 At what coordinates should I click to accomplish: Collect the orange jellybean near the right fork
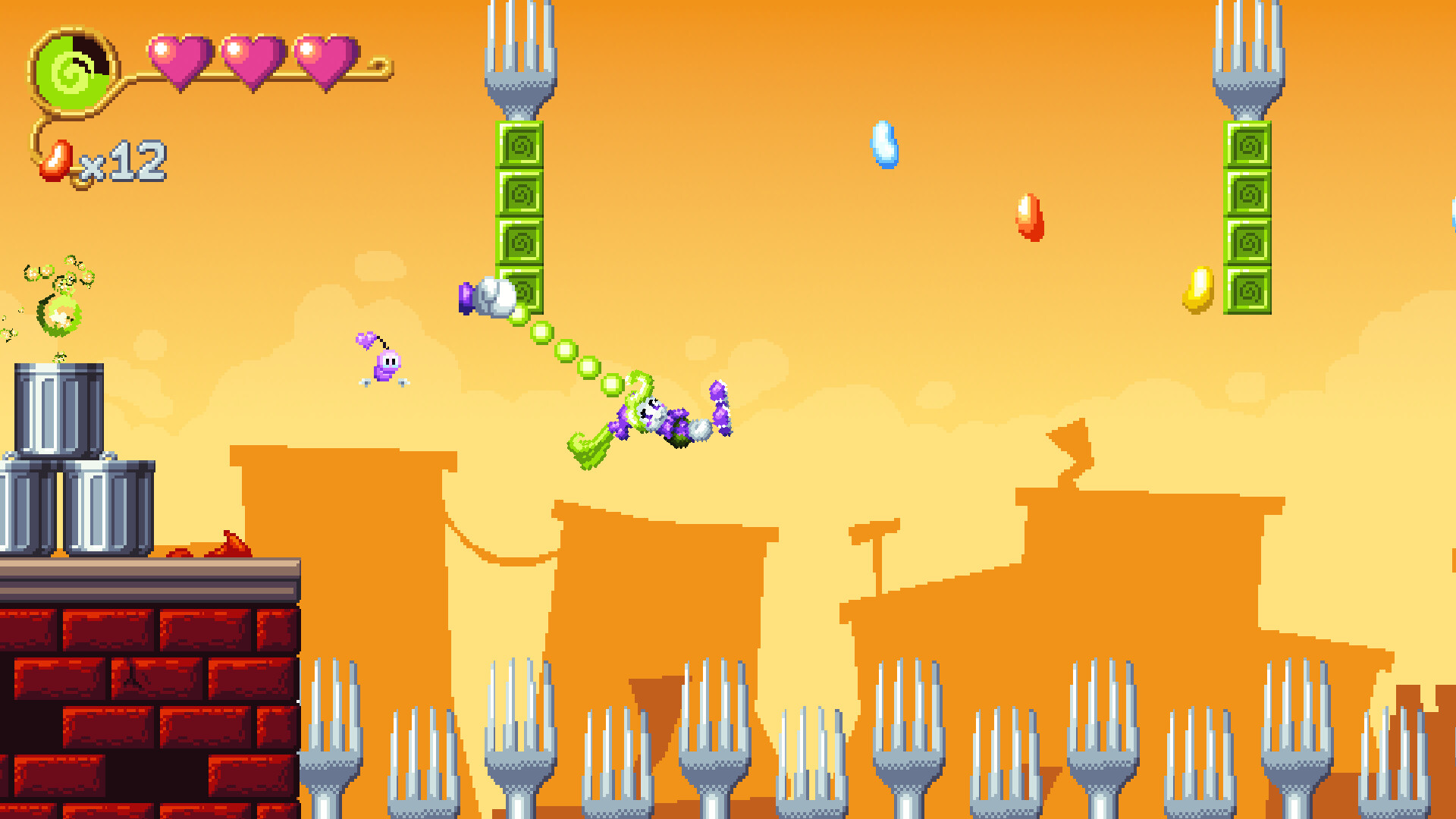tap(1028, 218)
